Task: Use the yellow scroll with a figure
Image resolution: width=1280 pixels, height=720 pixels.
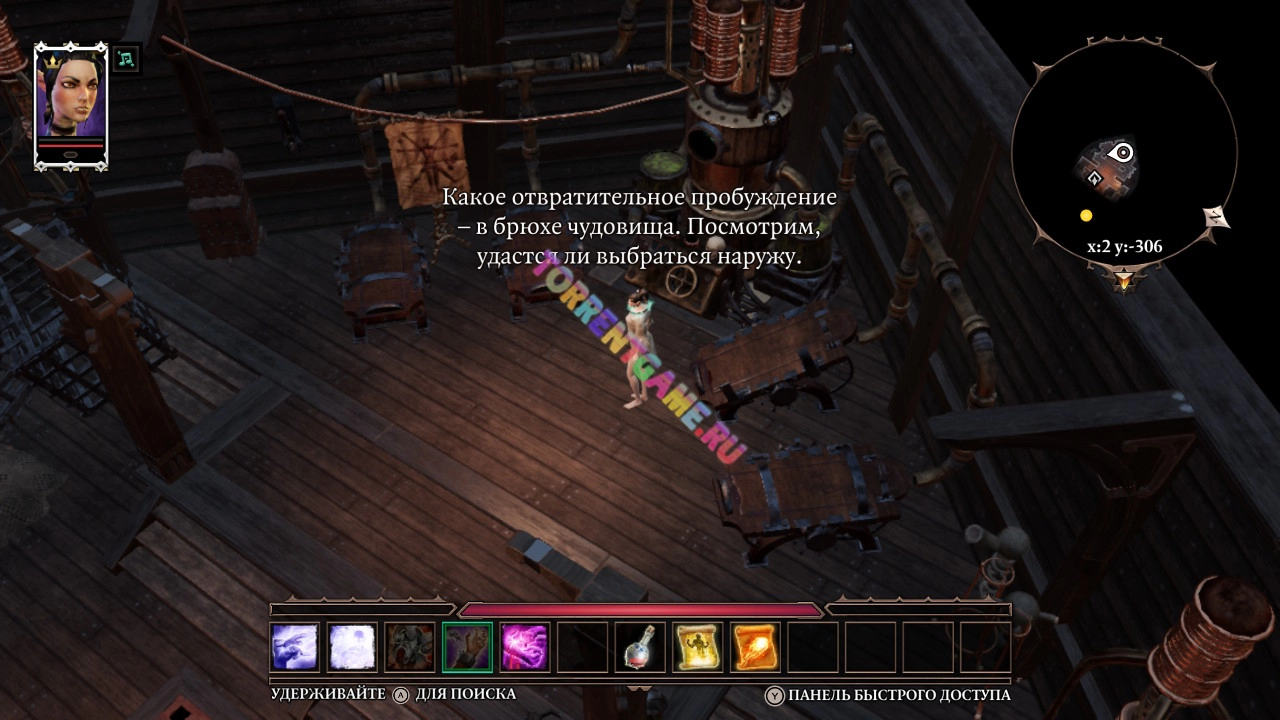Action: pyautogui.click(x=697, y=647)
